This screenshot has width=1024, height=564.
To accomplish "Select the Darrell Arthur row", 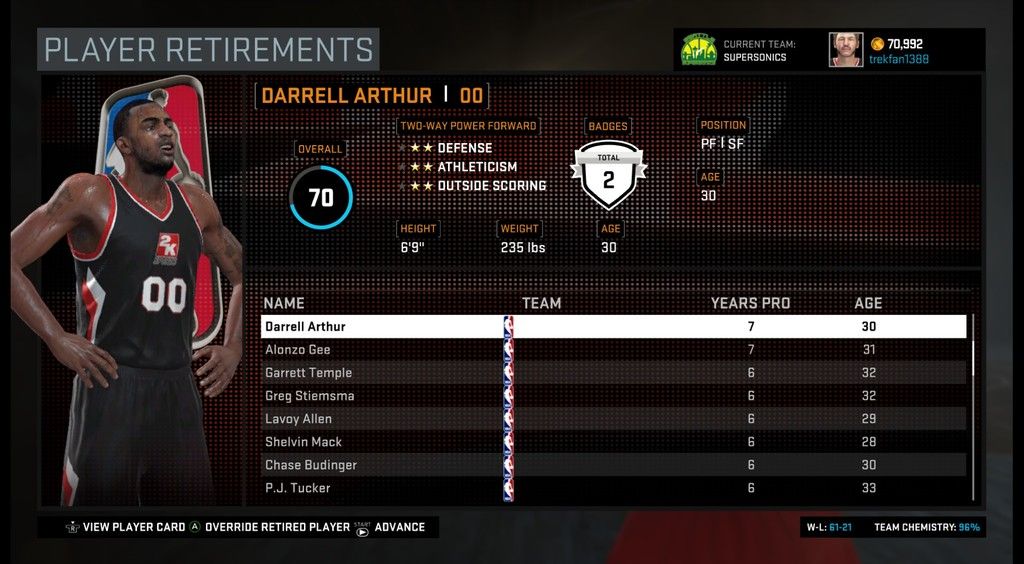I will pos(612,327).
